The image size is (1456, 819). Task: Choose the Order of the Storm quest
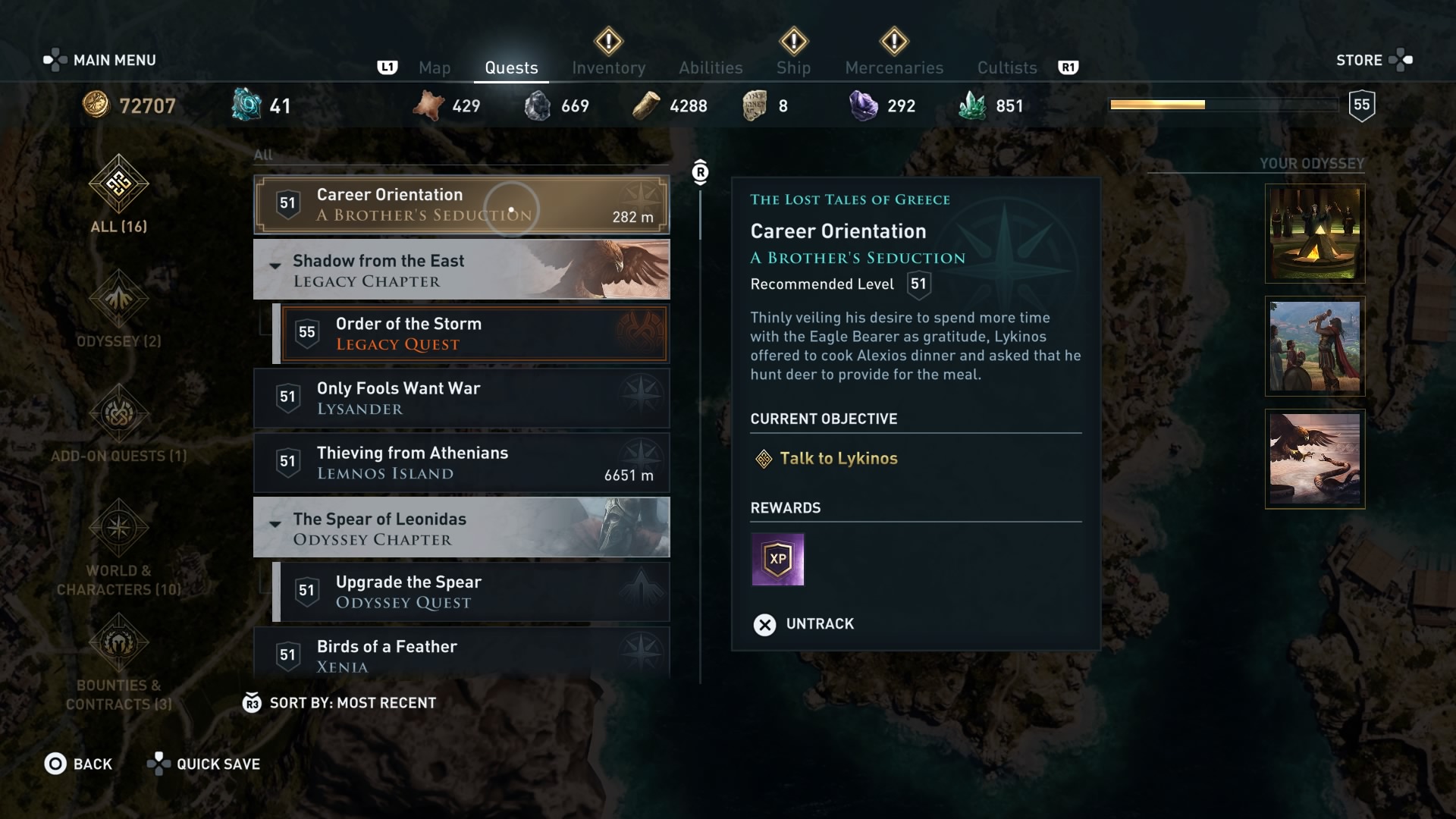pyautogui.click(x=474, y=334)
